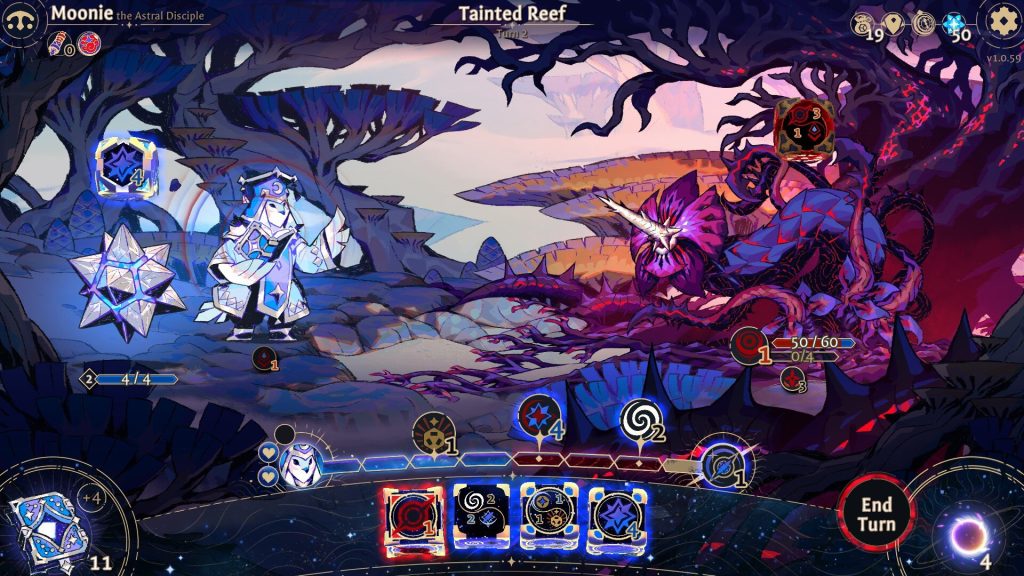Viewport: 1024px width, 576px height.
Task: Inspect the striped scroll relic icon
Action: [x=58, y=43]
